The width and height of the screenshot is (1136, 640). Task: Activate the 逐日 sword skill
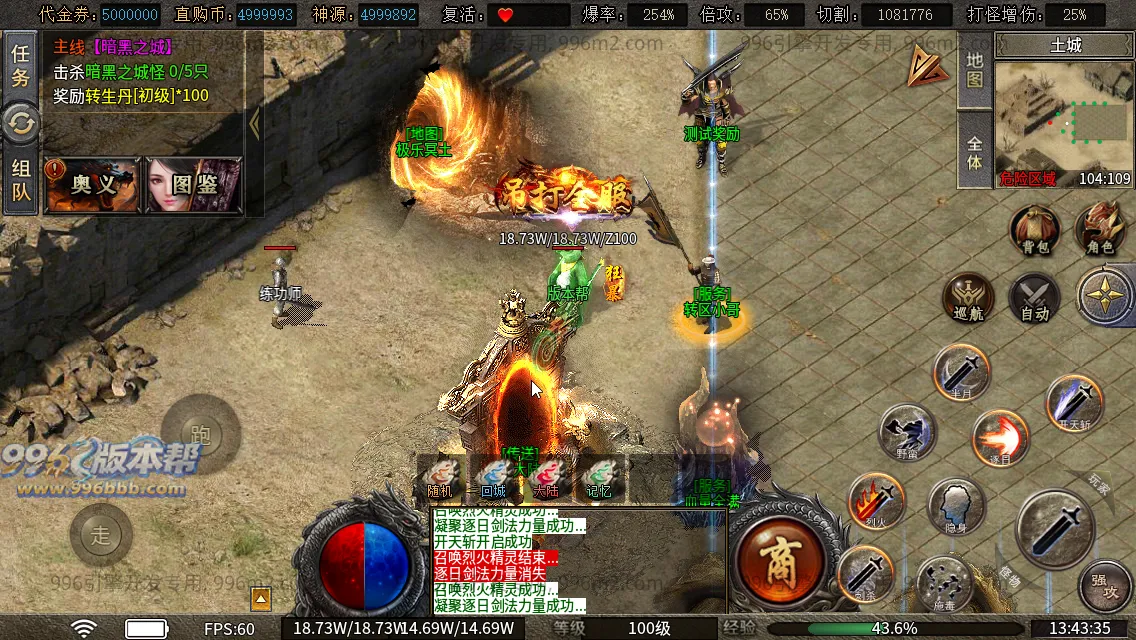(x=1000, y=438)
